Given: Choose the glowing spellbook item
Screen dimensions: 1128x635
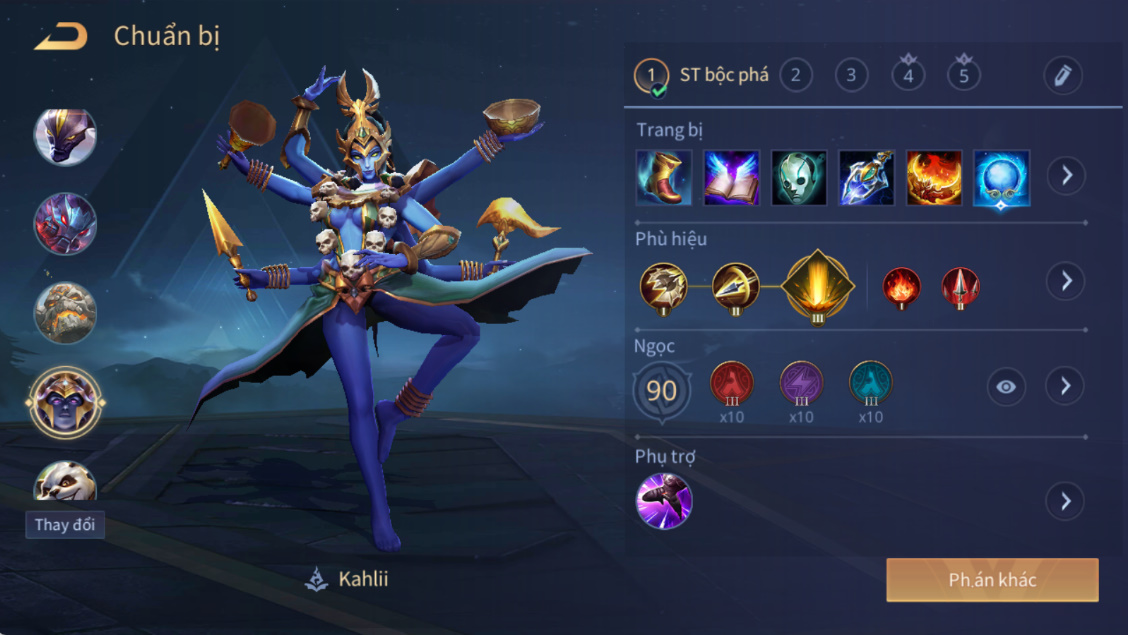Looking at the screenshot, I should point(732,178).
